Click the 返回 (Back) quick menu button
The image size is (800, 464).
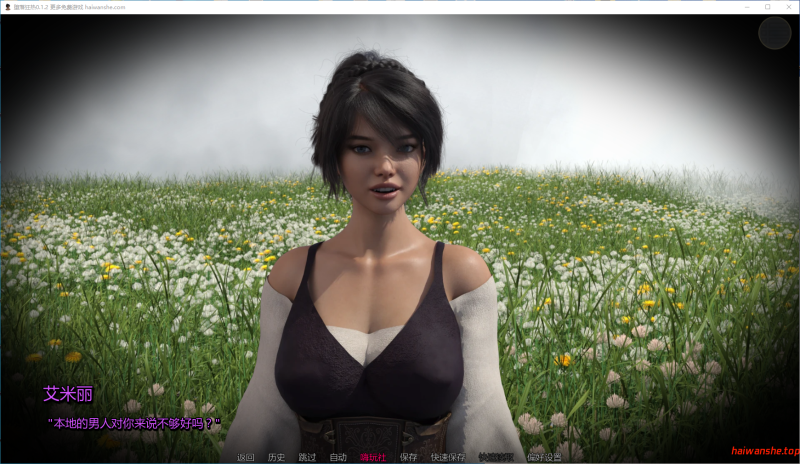(245, 457)
